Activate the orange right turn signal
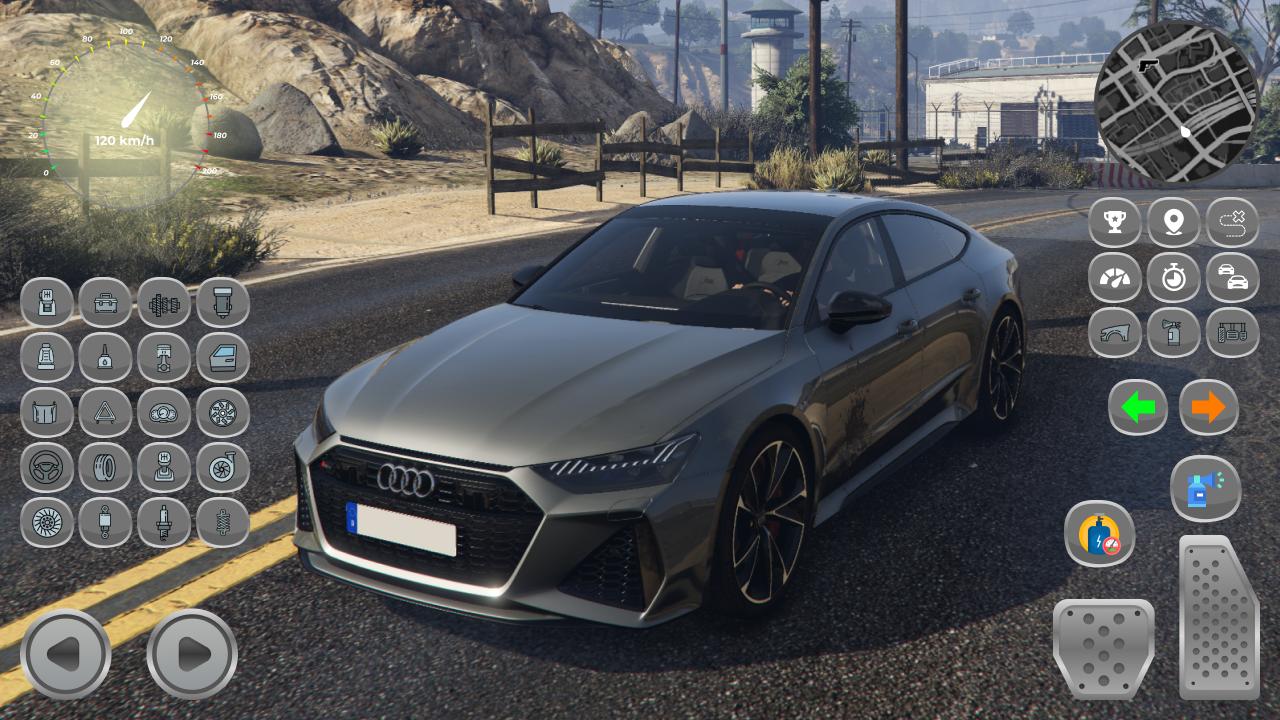Image resolution: width=1280 pixels, height=720 pixels. tap(1208, 407)
